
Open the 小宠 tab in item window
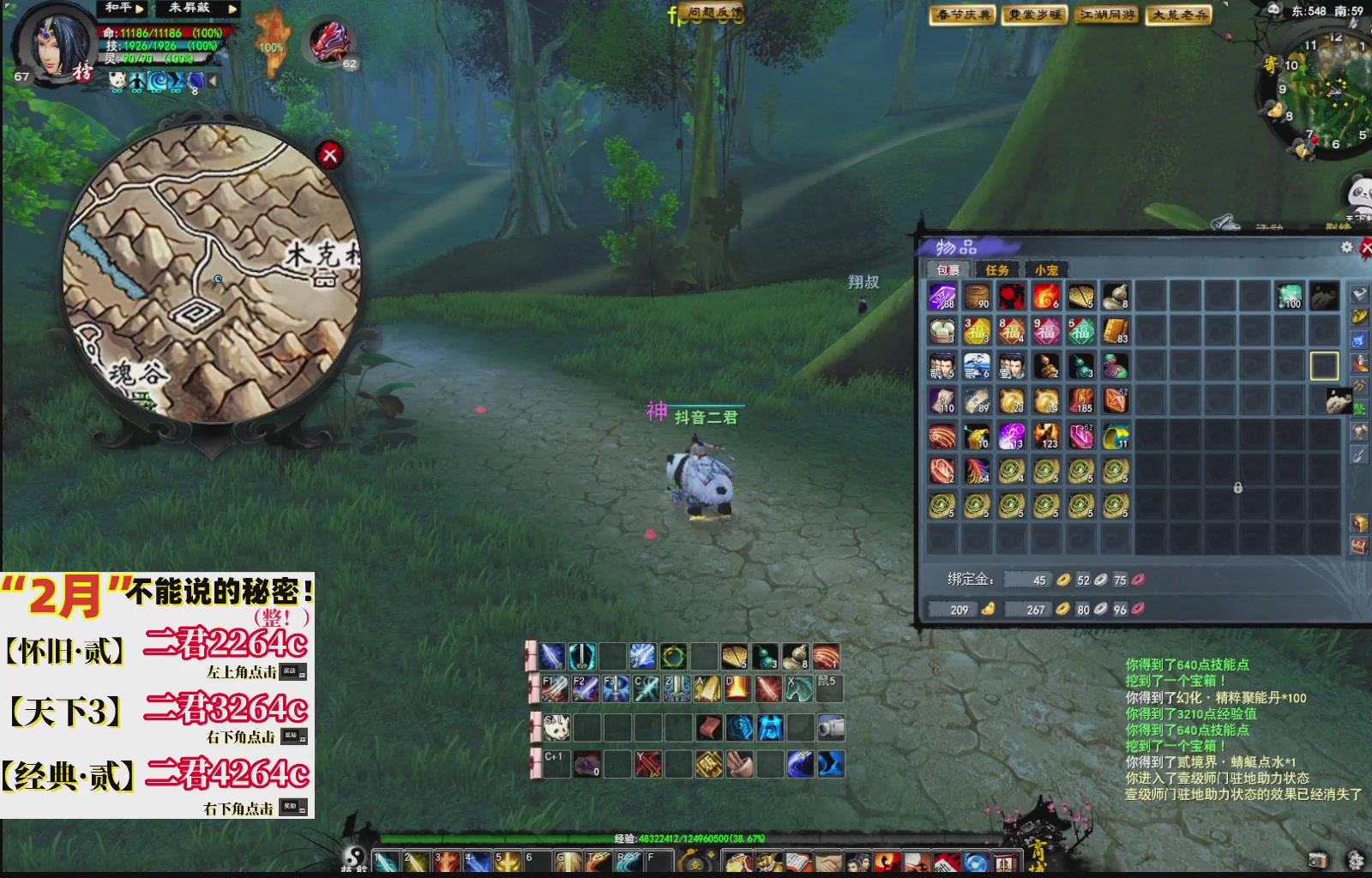(1047, 270)
